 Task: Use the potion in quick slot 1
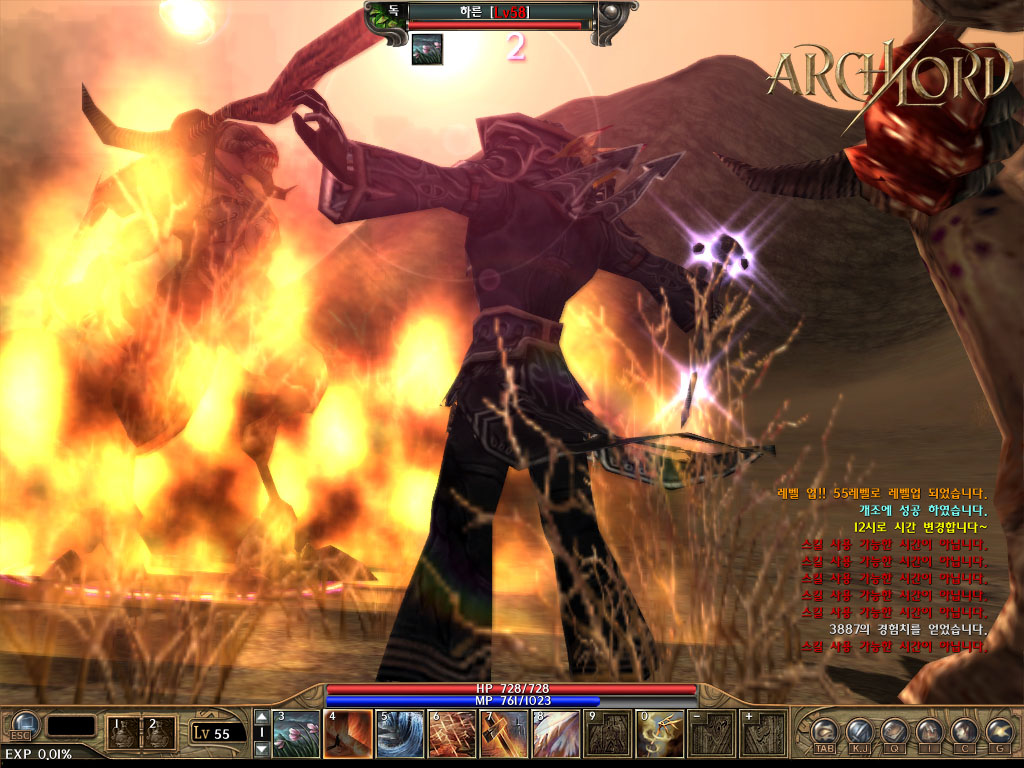[124, 733]
